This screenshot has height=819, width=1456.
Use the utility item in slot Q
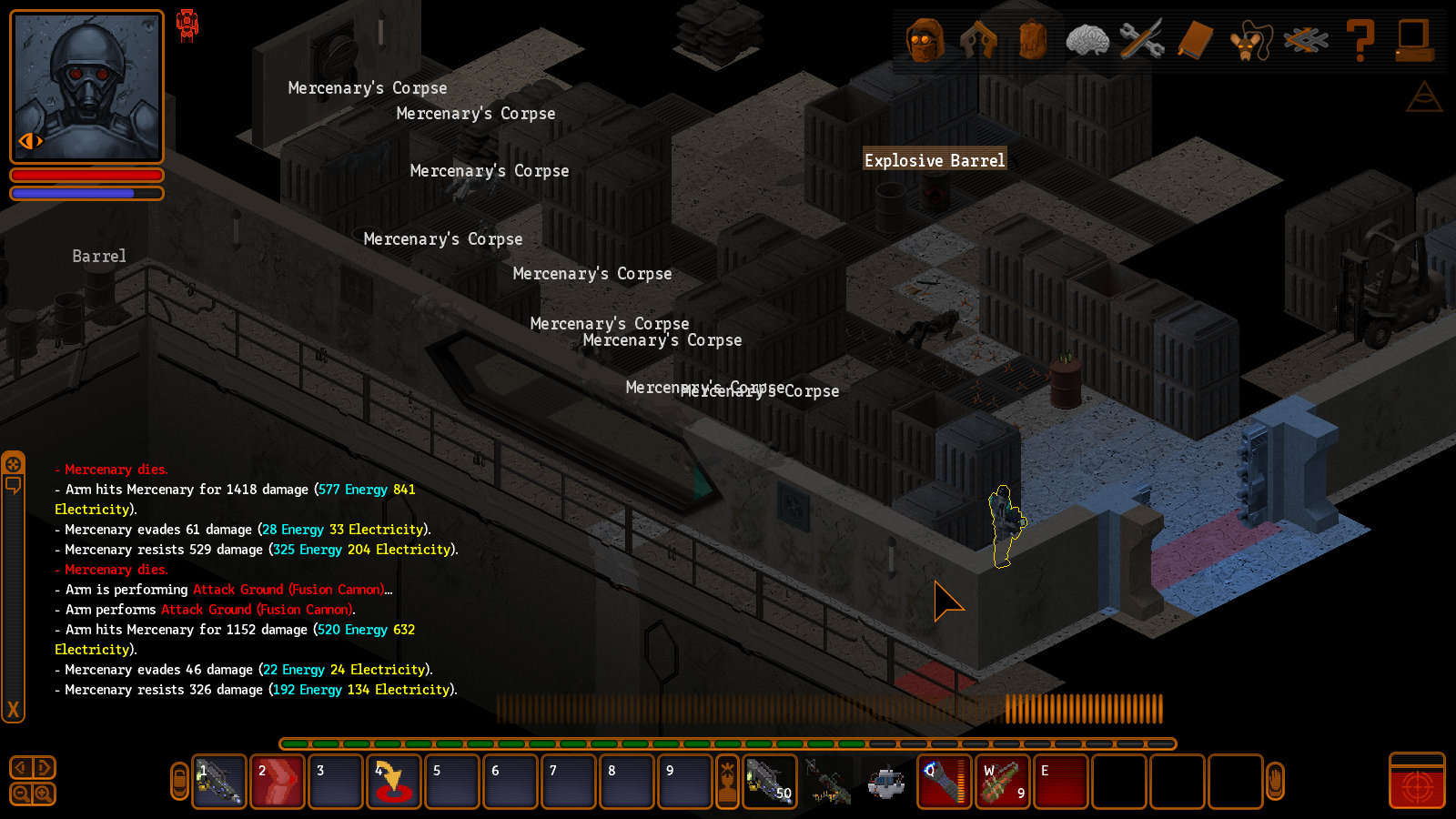point(945,782)
